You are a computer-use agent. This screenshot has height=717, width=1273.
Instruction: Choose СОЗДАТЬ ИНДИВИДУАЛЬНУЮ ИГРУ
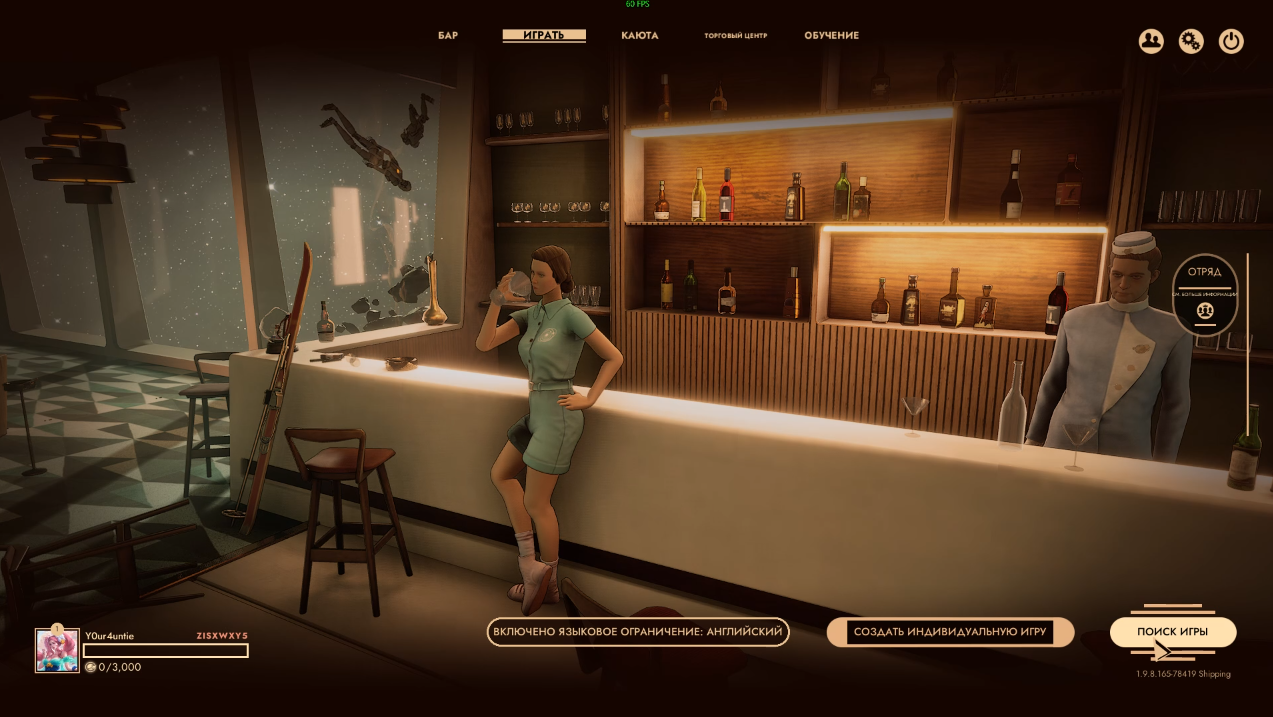click(x=950, y=632)
